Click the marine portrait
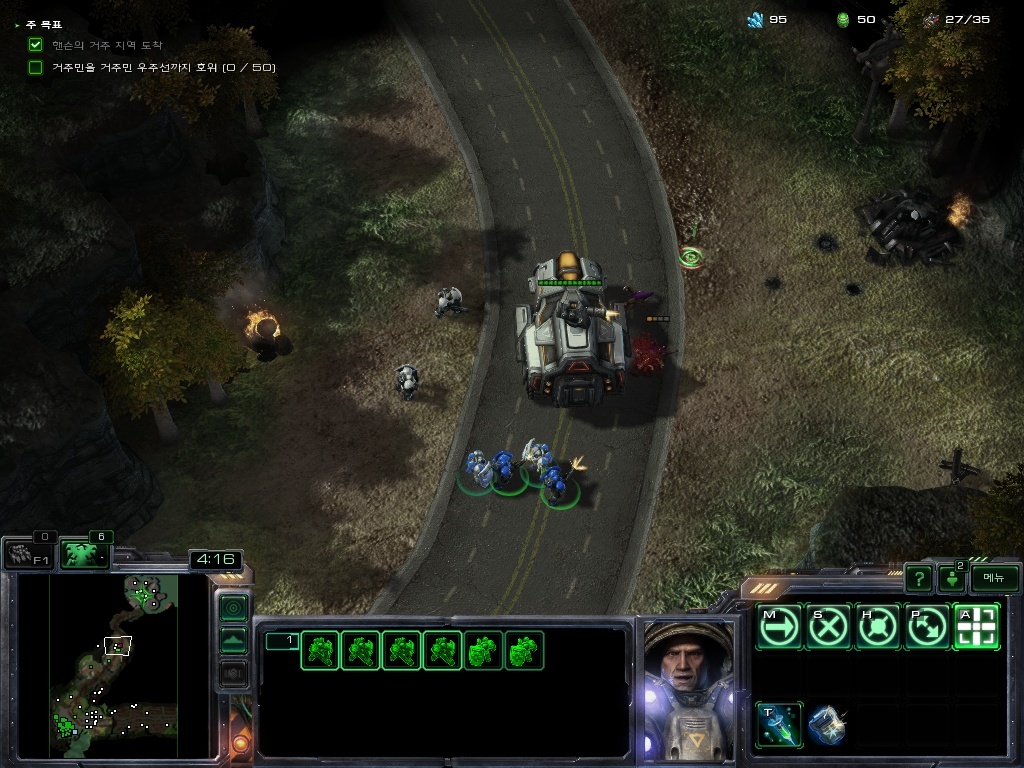The image size is (1024, 768). point(688,690)
